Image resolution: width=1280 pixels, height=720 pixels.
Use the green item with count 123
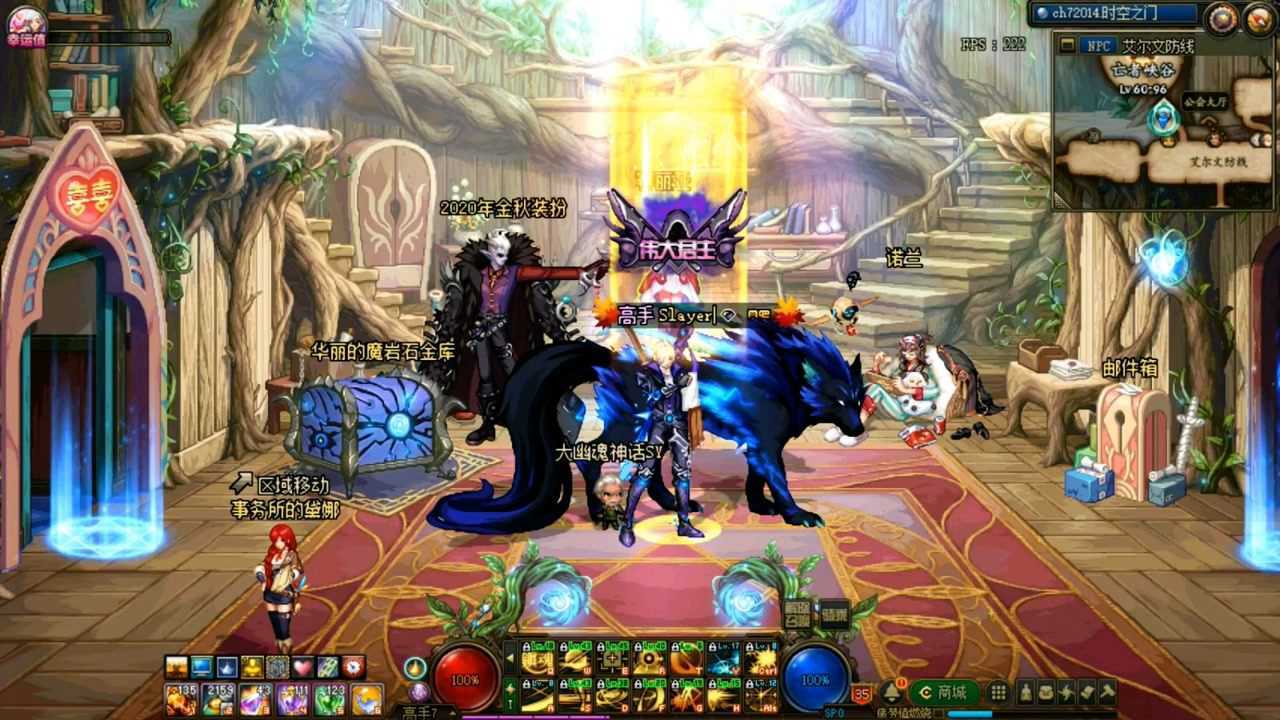tap(329, 699)
